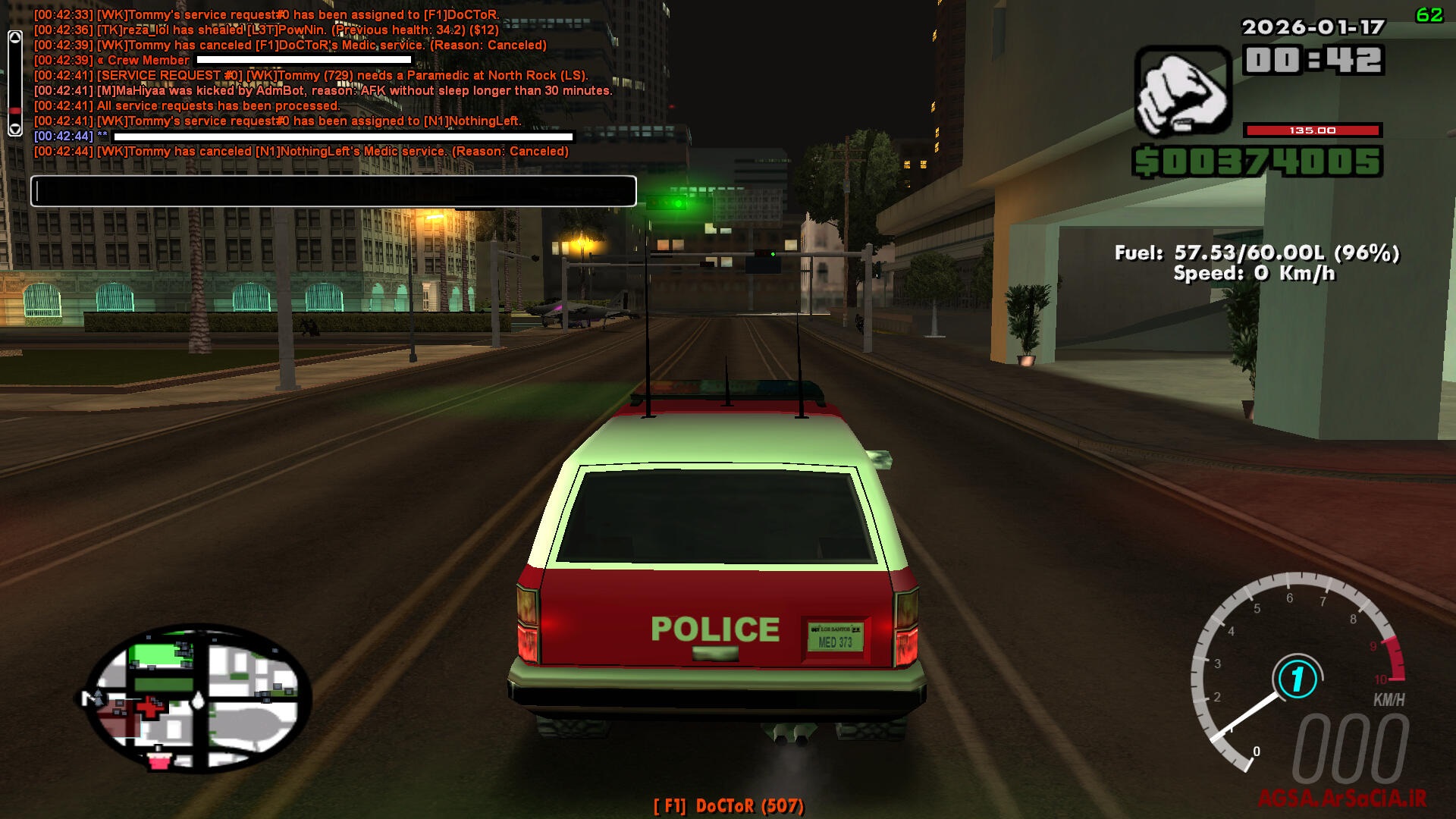Click the red cross hospital blip on minimap

(149, 708)
